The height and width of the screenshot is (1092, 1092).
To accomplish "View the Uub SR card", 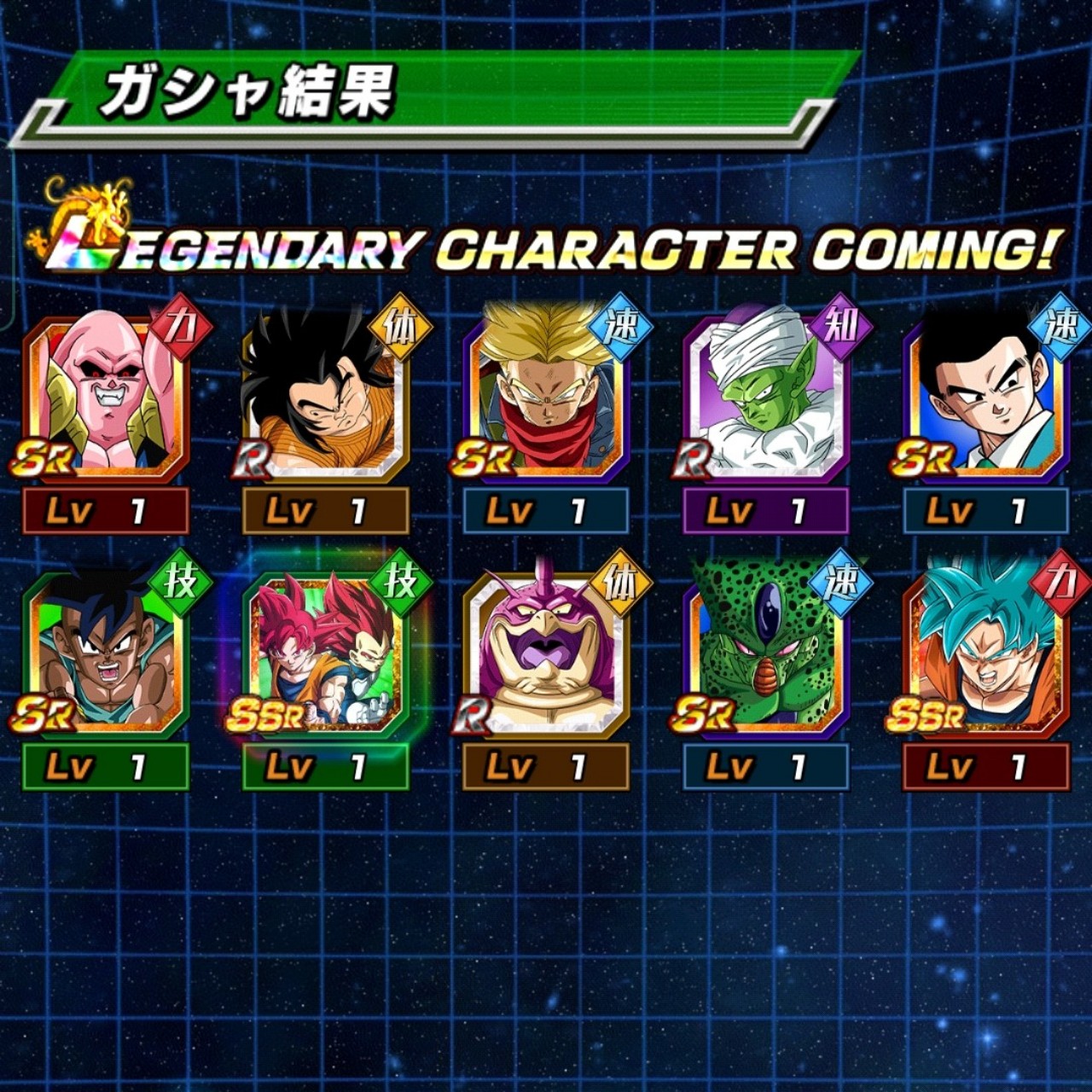I will 106,653.
